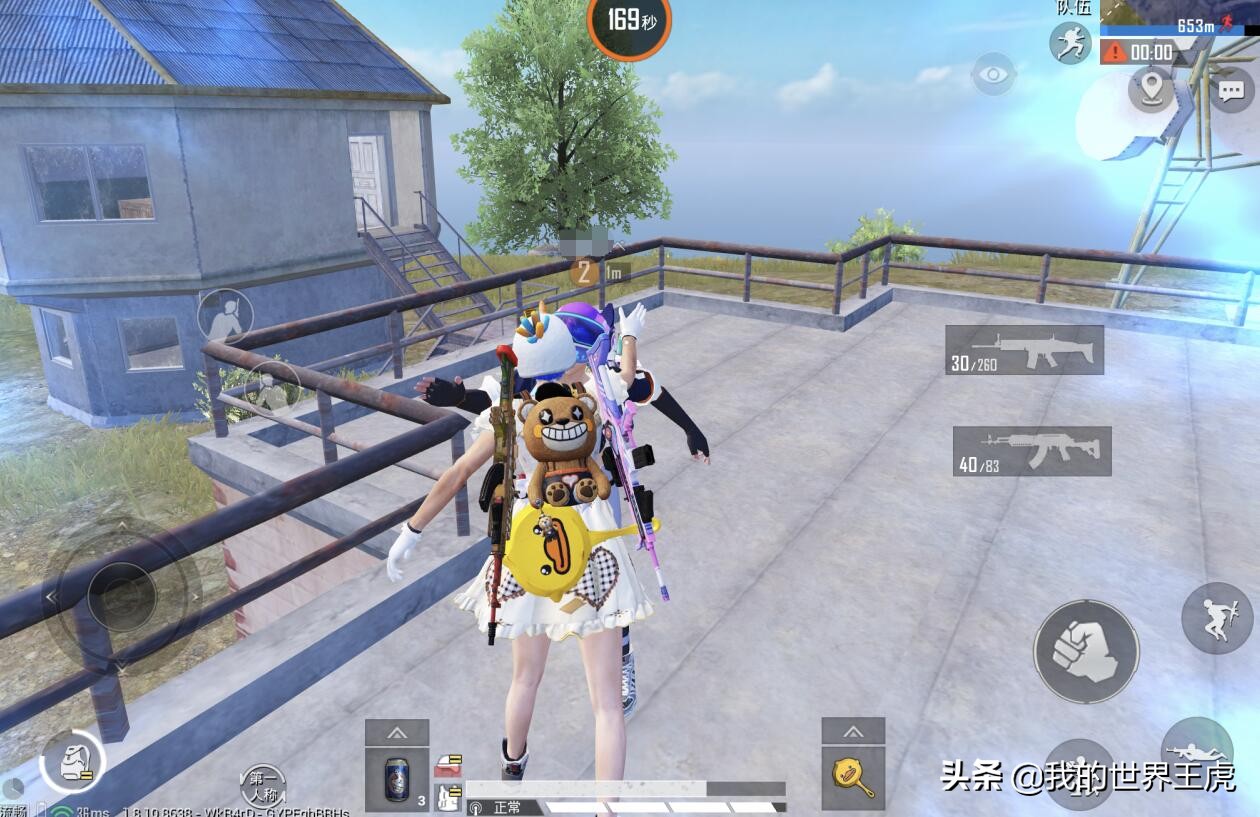Image resolution: width=1260 pixels, height=817 pixels.
Task: Tap the running figure icon beside the minimap
Action: 1070,43
